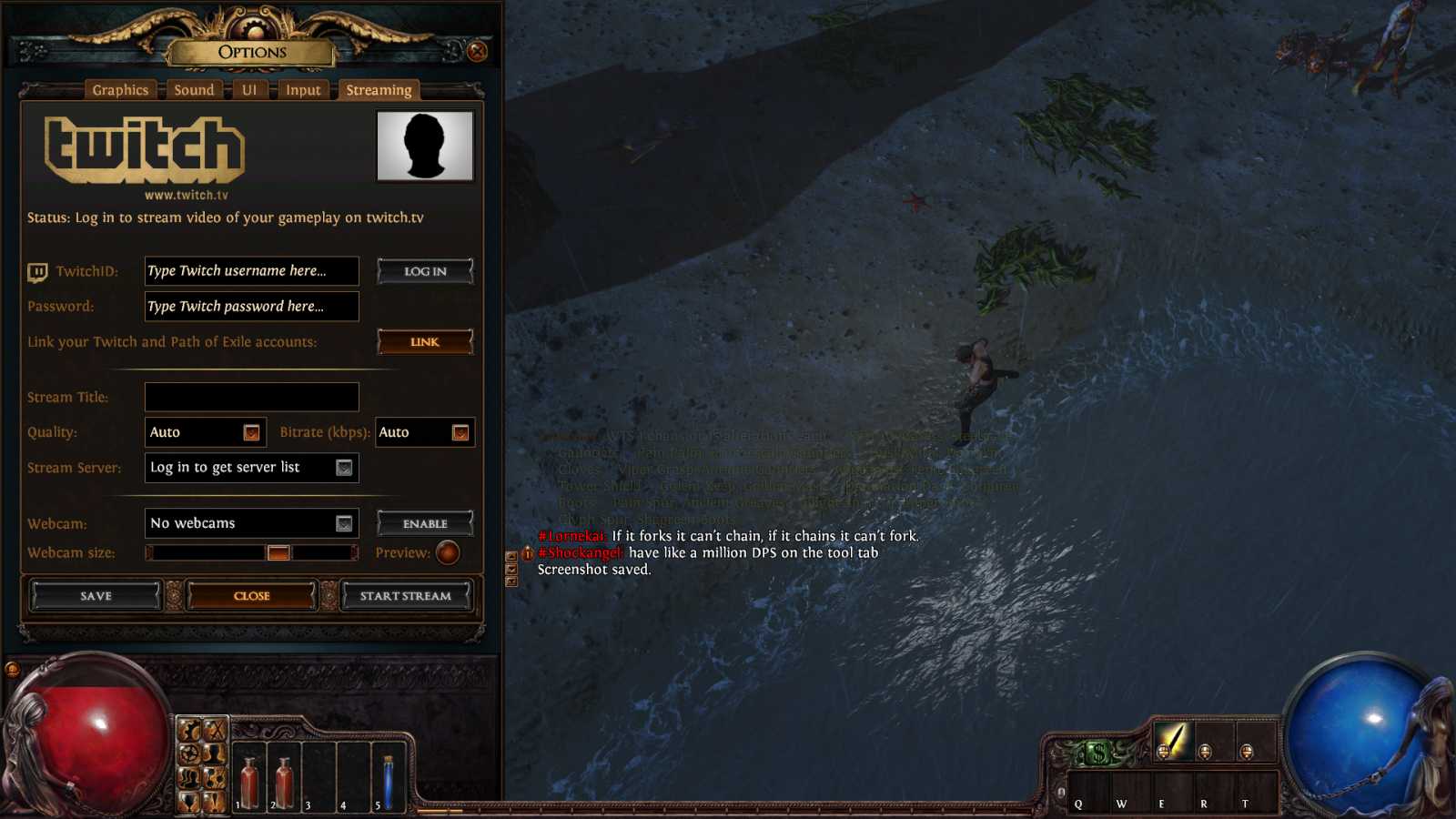Click the trophy cup achievements icon

coord(189,802)
